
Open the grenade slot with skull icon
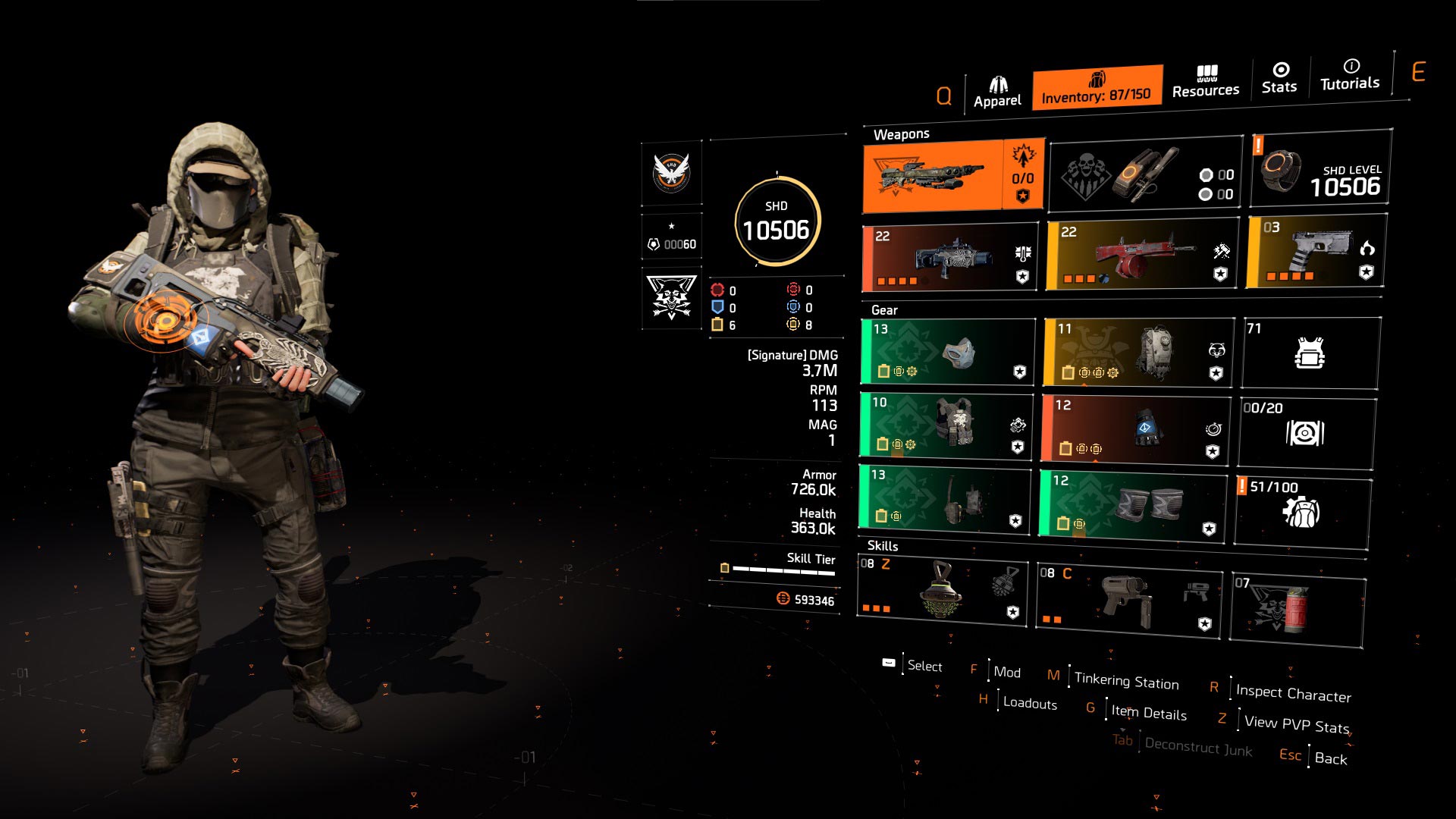click(x=1145, y=175)
